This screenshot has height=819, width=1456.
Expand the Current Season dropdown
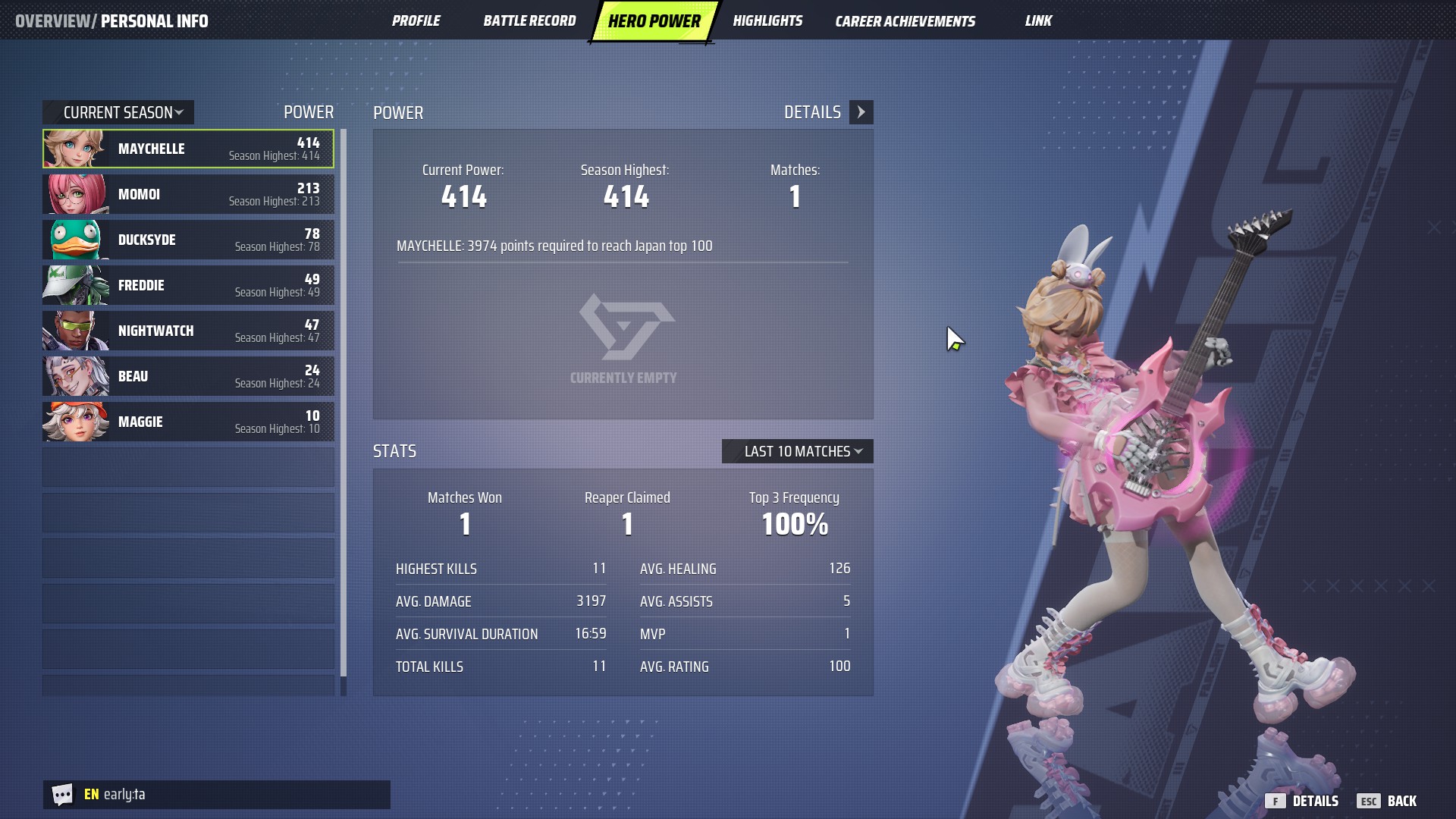click(119, 112)
